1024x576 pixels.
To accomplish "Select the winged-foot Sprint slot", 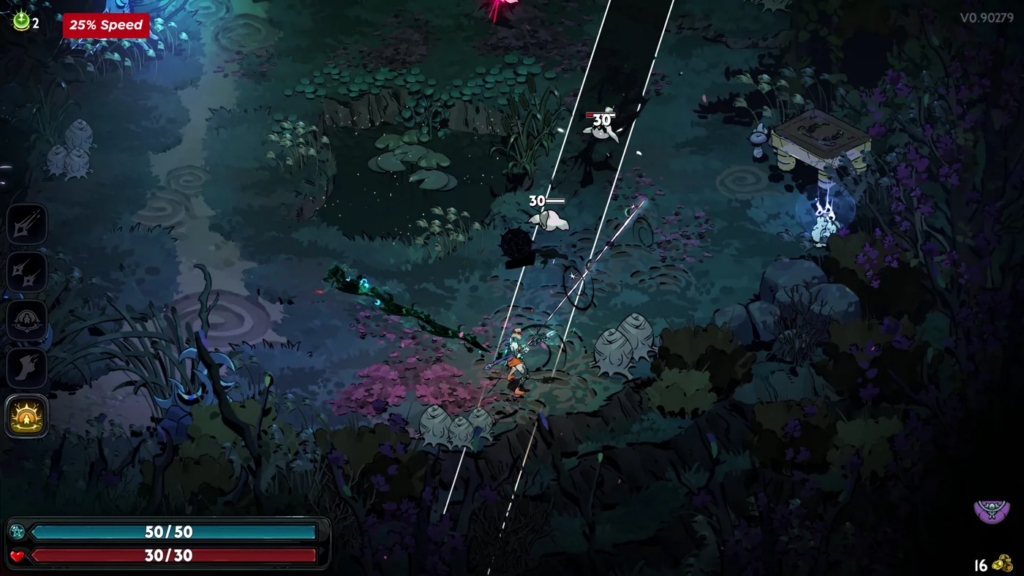I will [x=26, y=368].
